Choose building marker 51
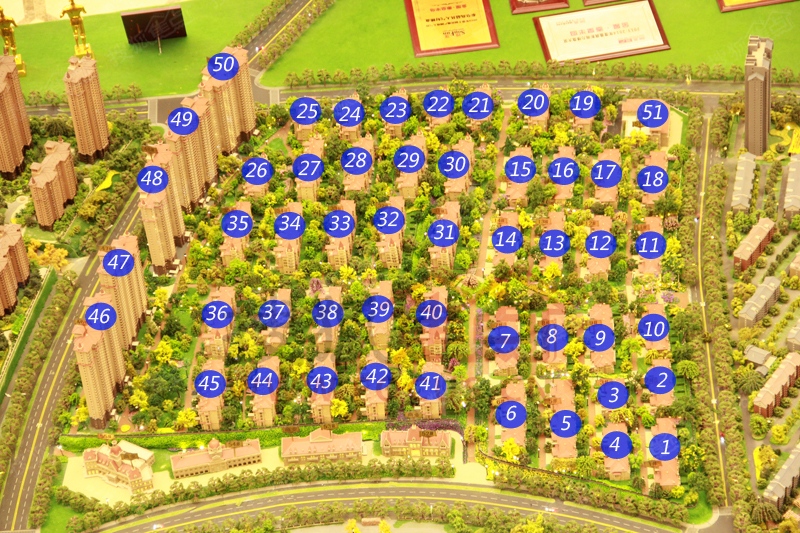This screenshot has width=800, height=533. coord(652,112)
